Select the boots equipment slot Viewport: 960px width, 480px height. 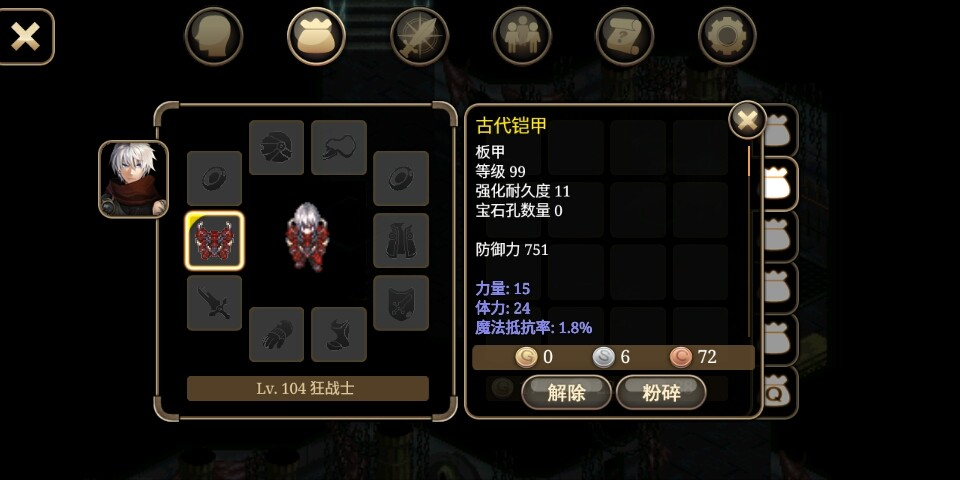339,334
